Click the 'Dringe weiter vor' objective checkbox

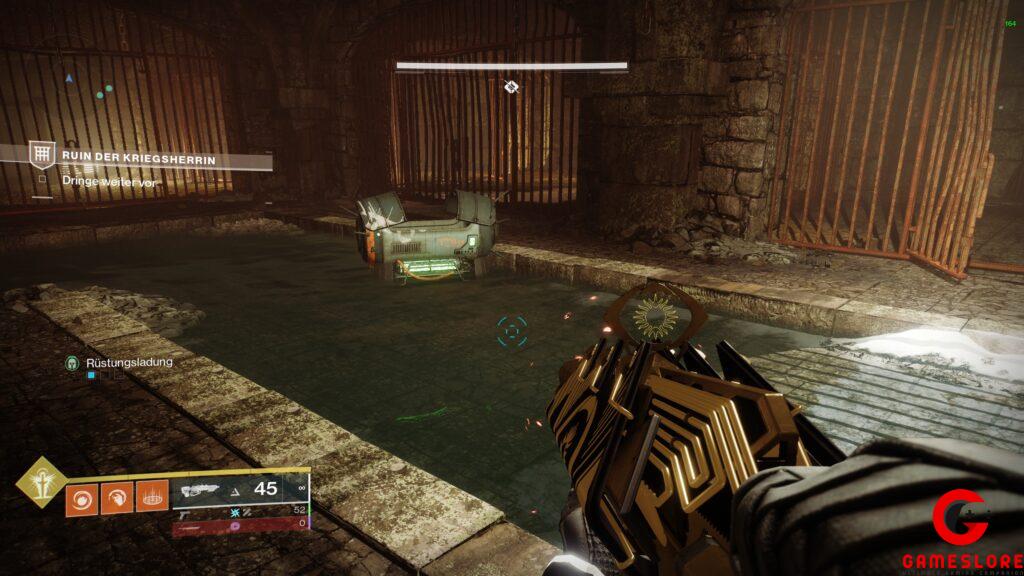pyautogui.click(x=41, y=181)
